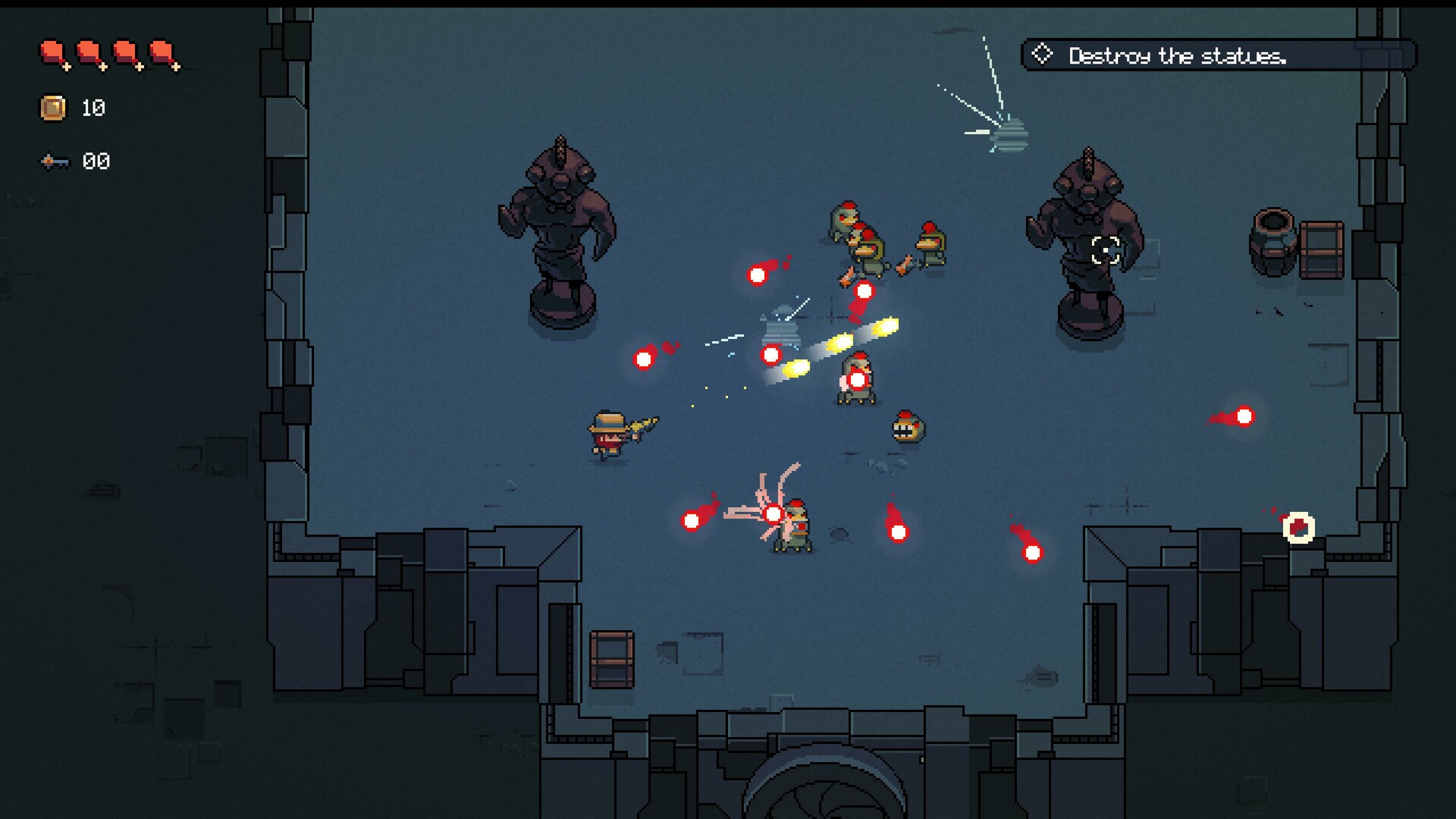Click the third drumstick health indicator
This screenshot has width=1456, height=819.
[x=127, y=52]
